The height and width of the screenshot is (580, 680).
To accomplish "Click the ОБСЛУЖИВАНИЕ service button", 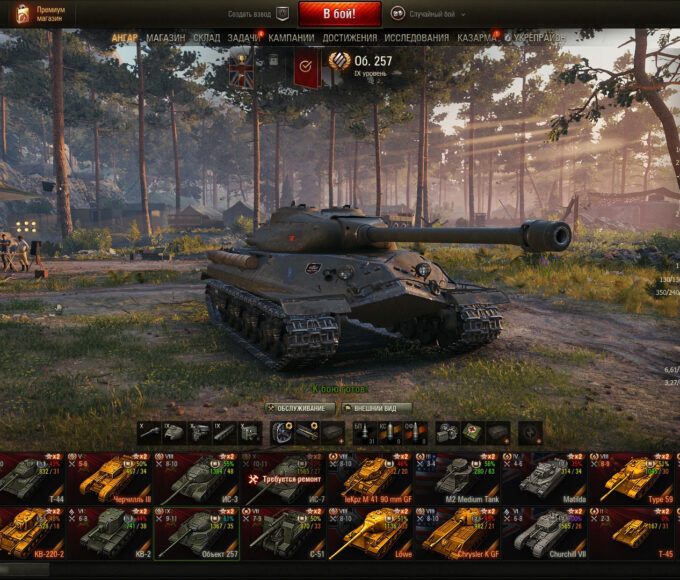I will tap(300, 408).
